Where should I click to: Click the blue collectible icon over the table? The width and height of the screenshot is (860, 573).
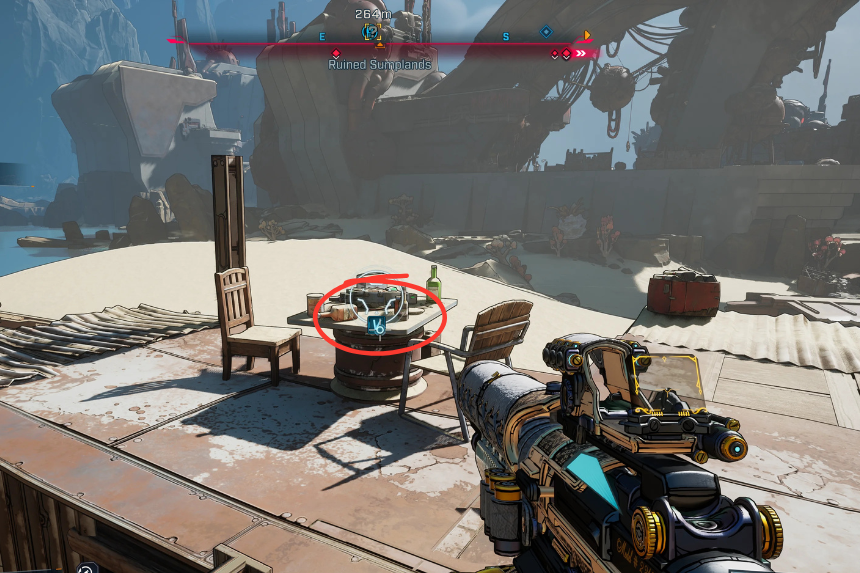pyautogui.click(x=378, y=324)
